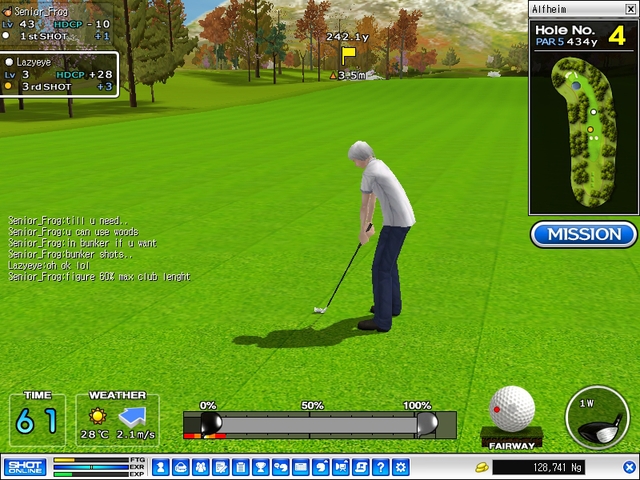640x480 pixels.
Task: Select Lazyeye's player score panel
Action: click(60, 75)
